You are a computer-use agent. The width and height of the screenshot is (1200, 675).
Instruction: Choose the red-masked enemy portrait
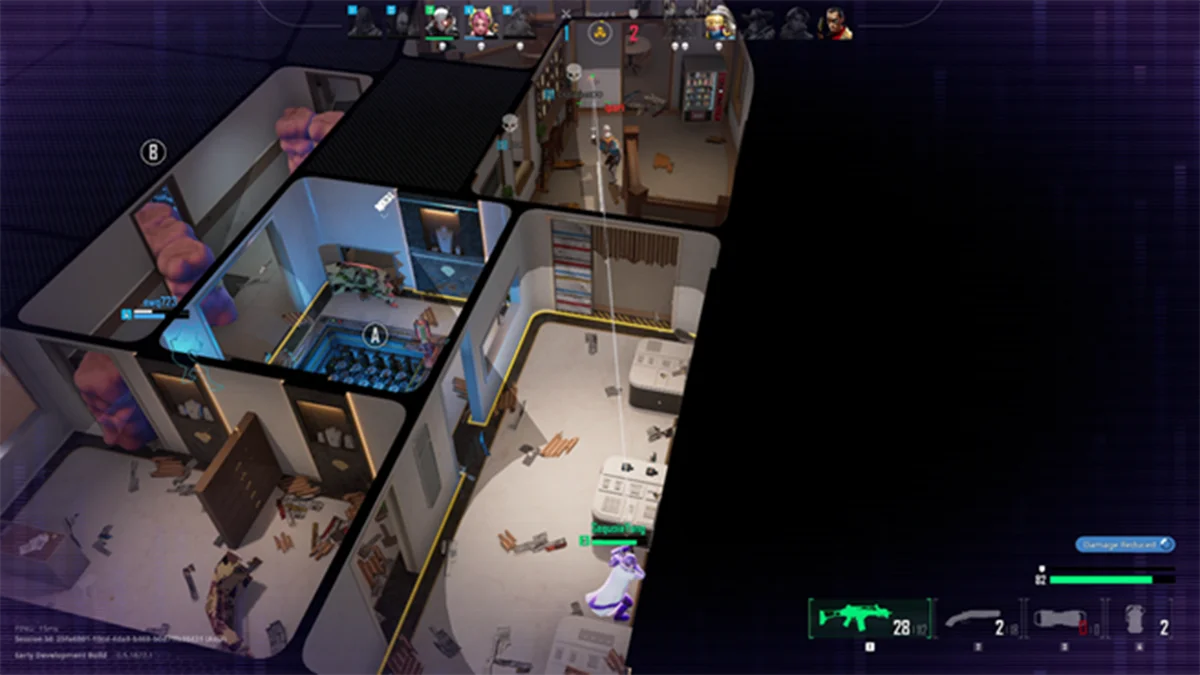tap(835, 23)
